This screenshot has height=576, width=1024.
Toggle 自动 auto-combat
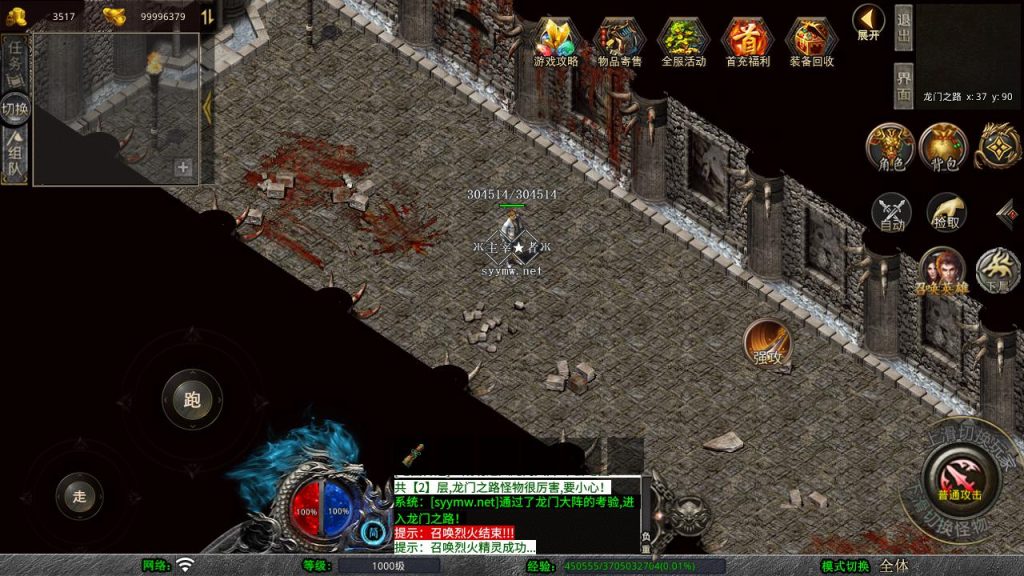pos(891,213)
